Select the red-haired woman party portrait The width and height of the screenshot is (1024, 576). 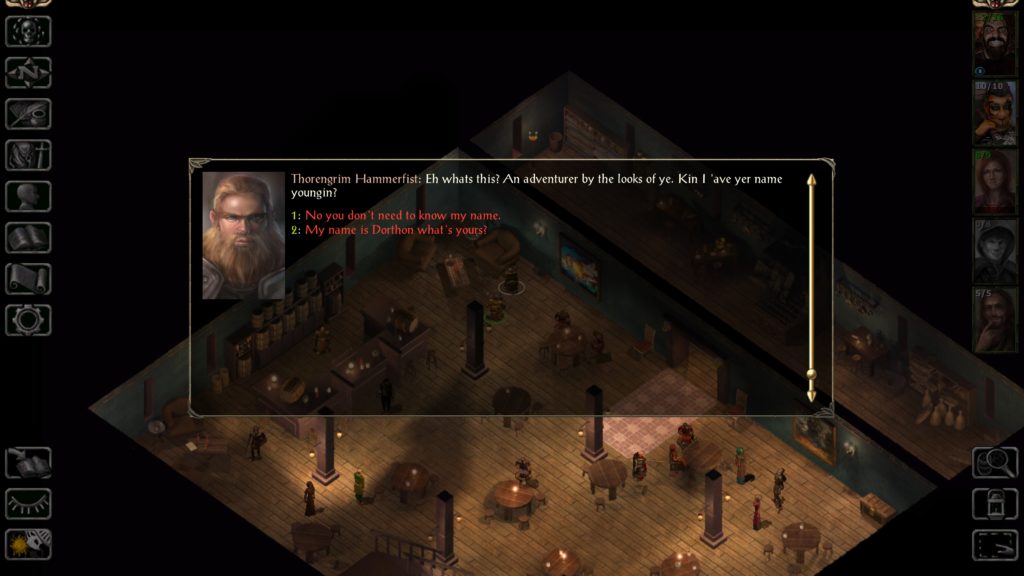coord(995,181)
